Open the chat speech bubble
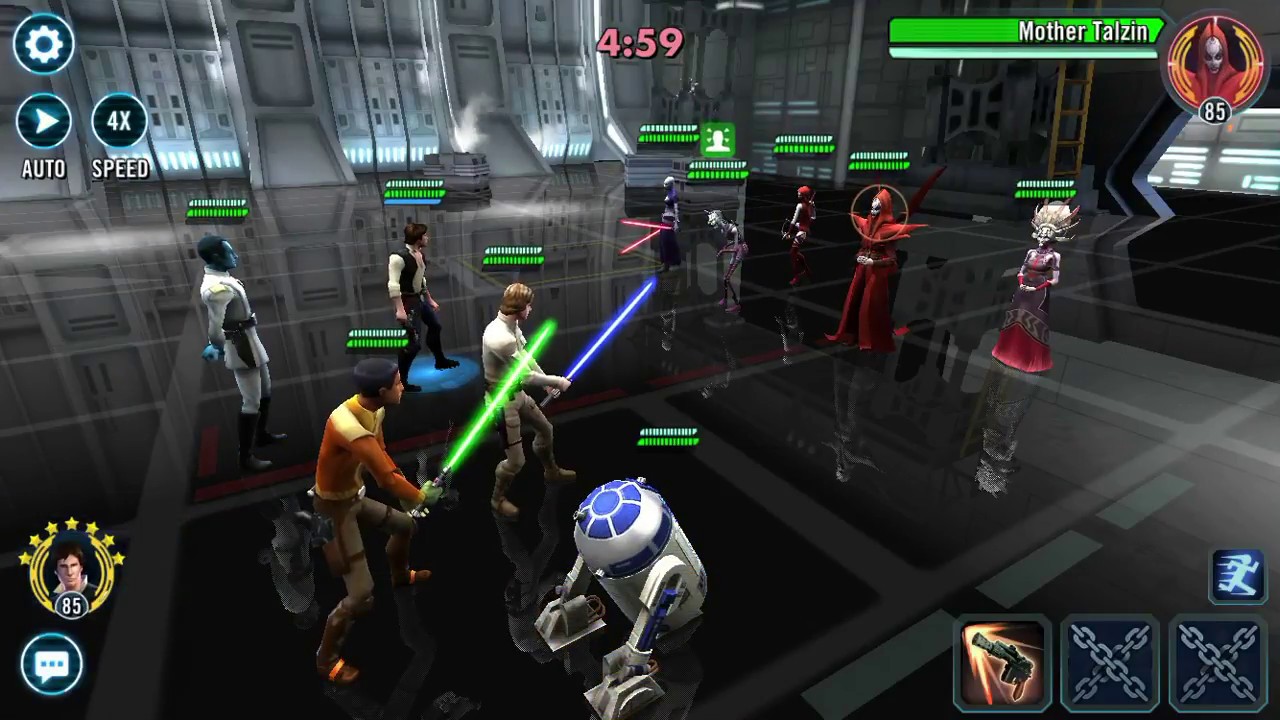 51,665
